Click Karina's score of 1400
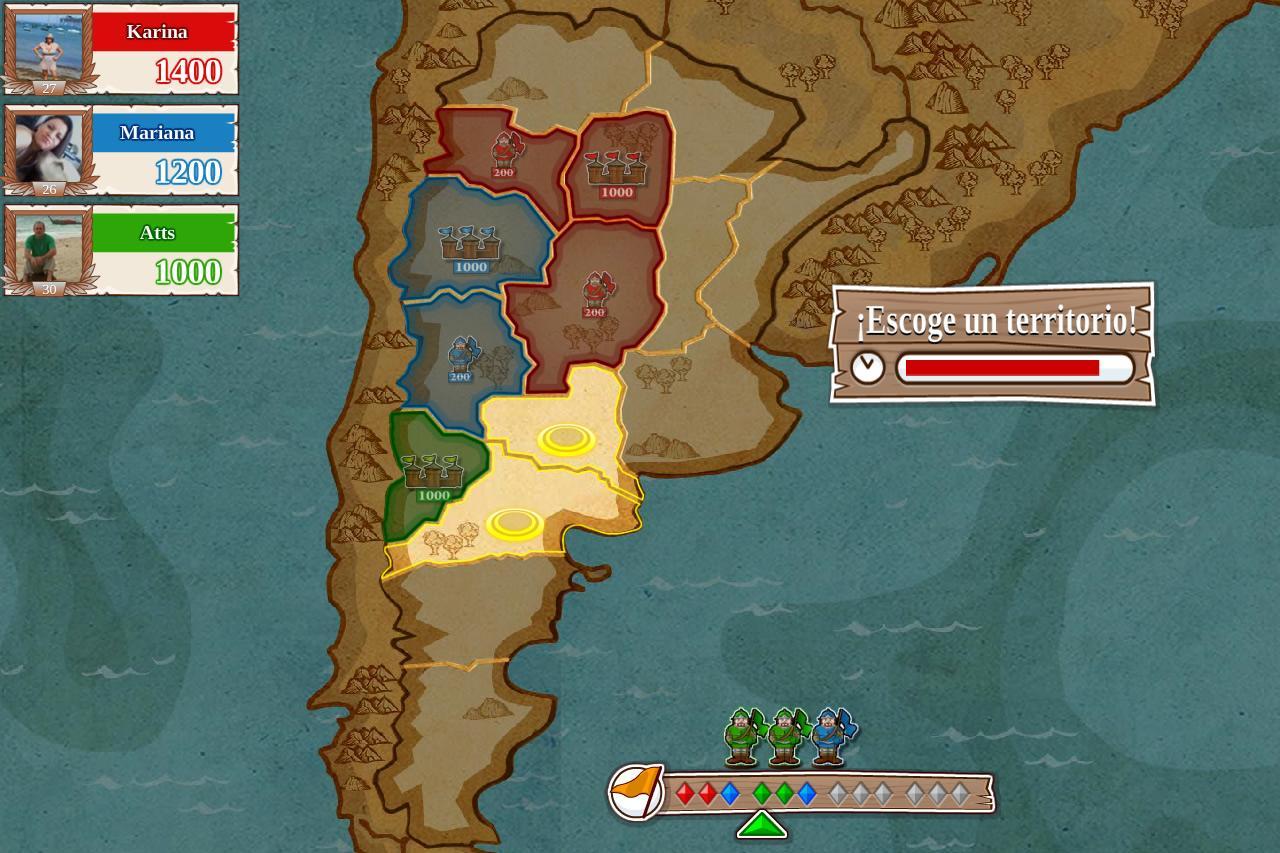 point(186,72)
